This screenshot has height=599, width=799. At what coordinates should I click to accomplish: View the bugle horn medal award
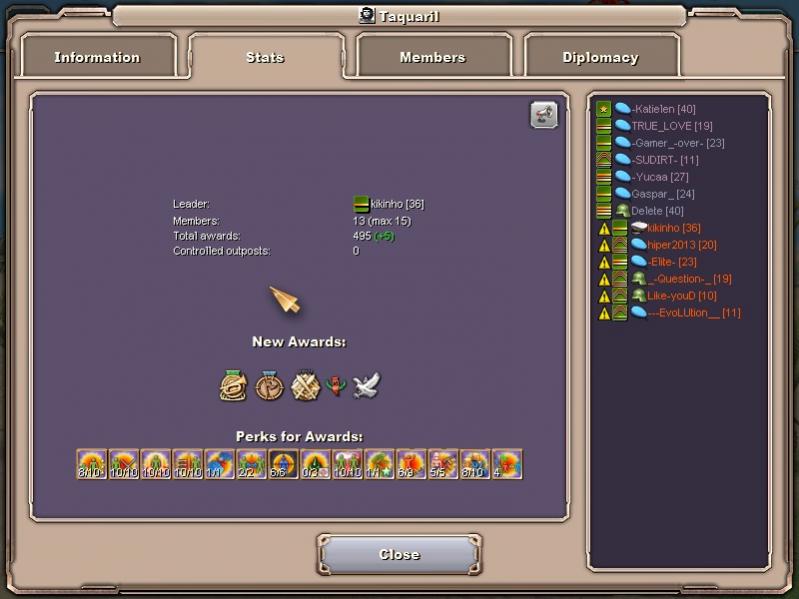234,385
